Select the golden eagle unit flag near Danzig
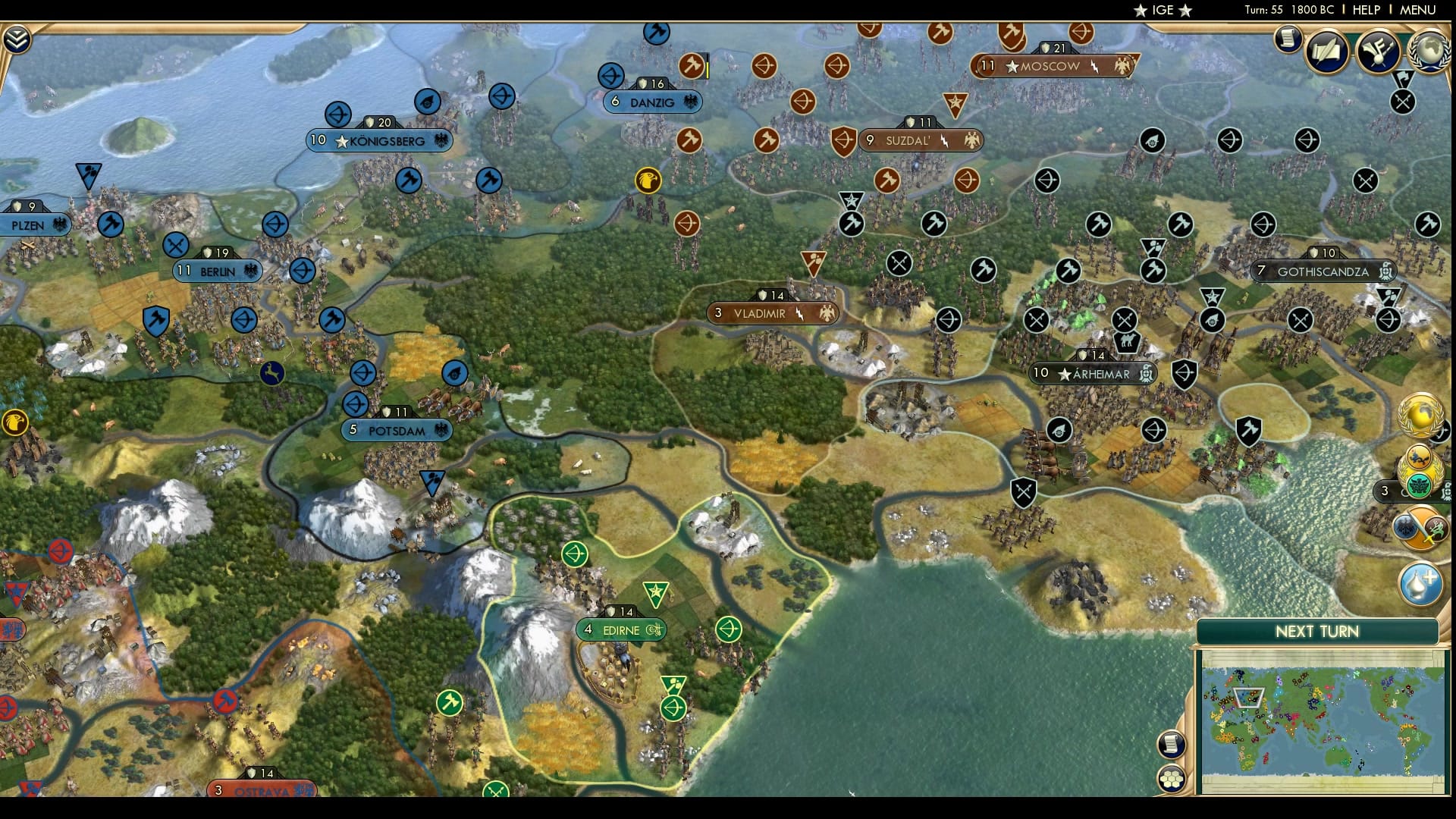 647,180
